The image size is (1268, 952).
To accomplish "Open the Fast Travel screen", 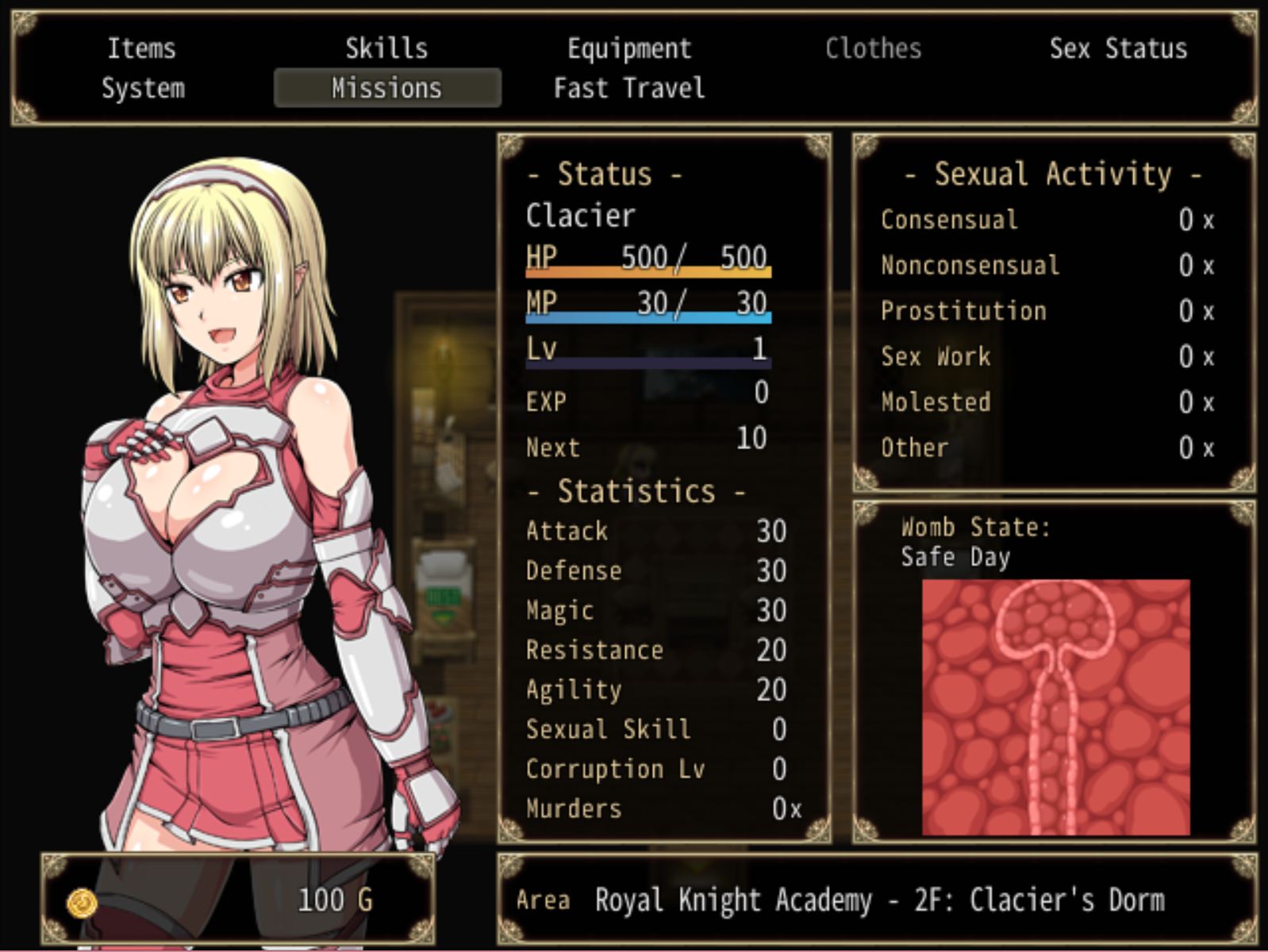I will point(628,88).
